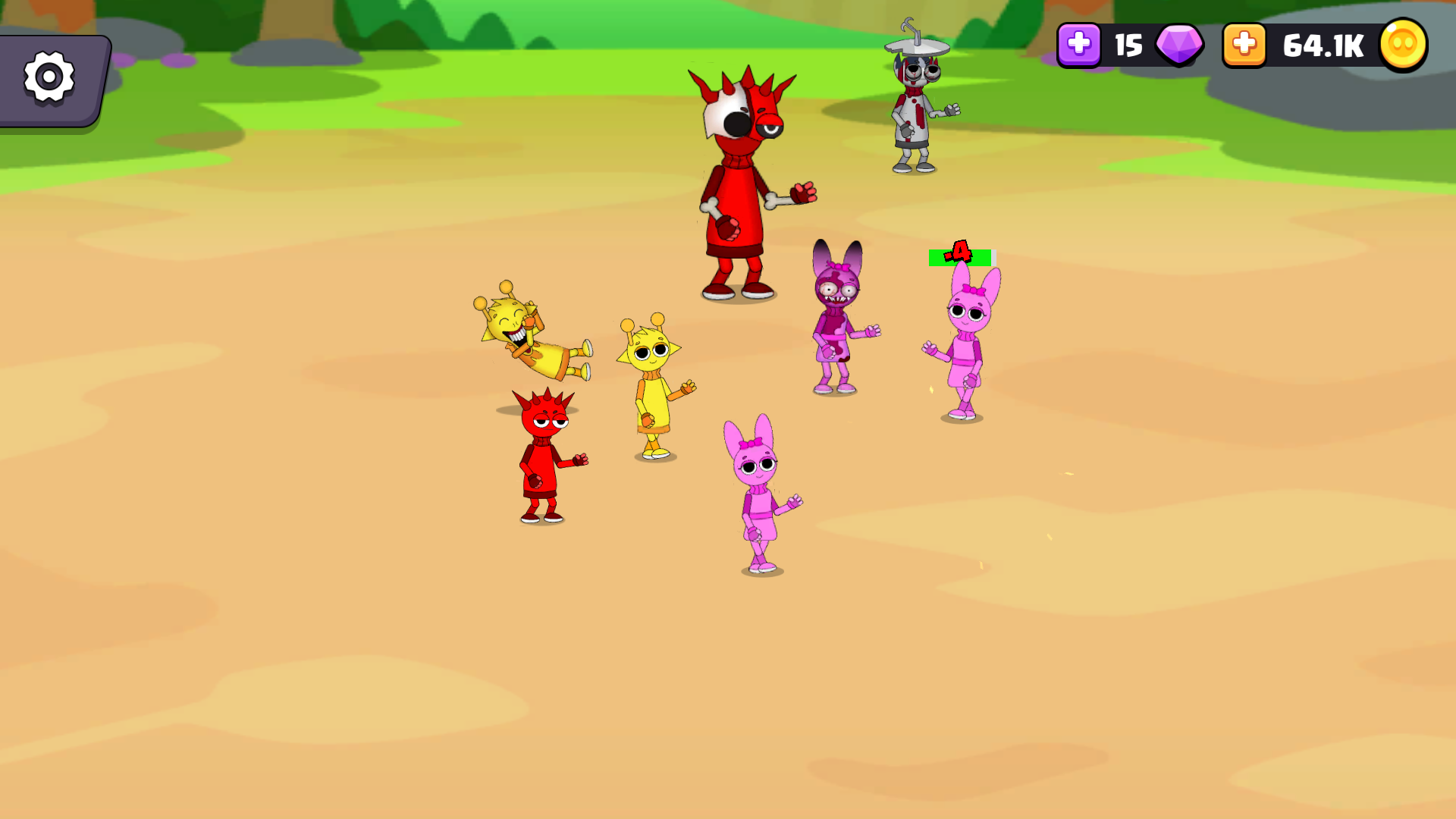Click the green health bar with -4 damage
This screenshot has height=819, width=1456.
[x=959, y=258]
